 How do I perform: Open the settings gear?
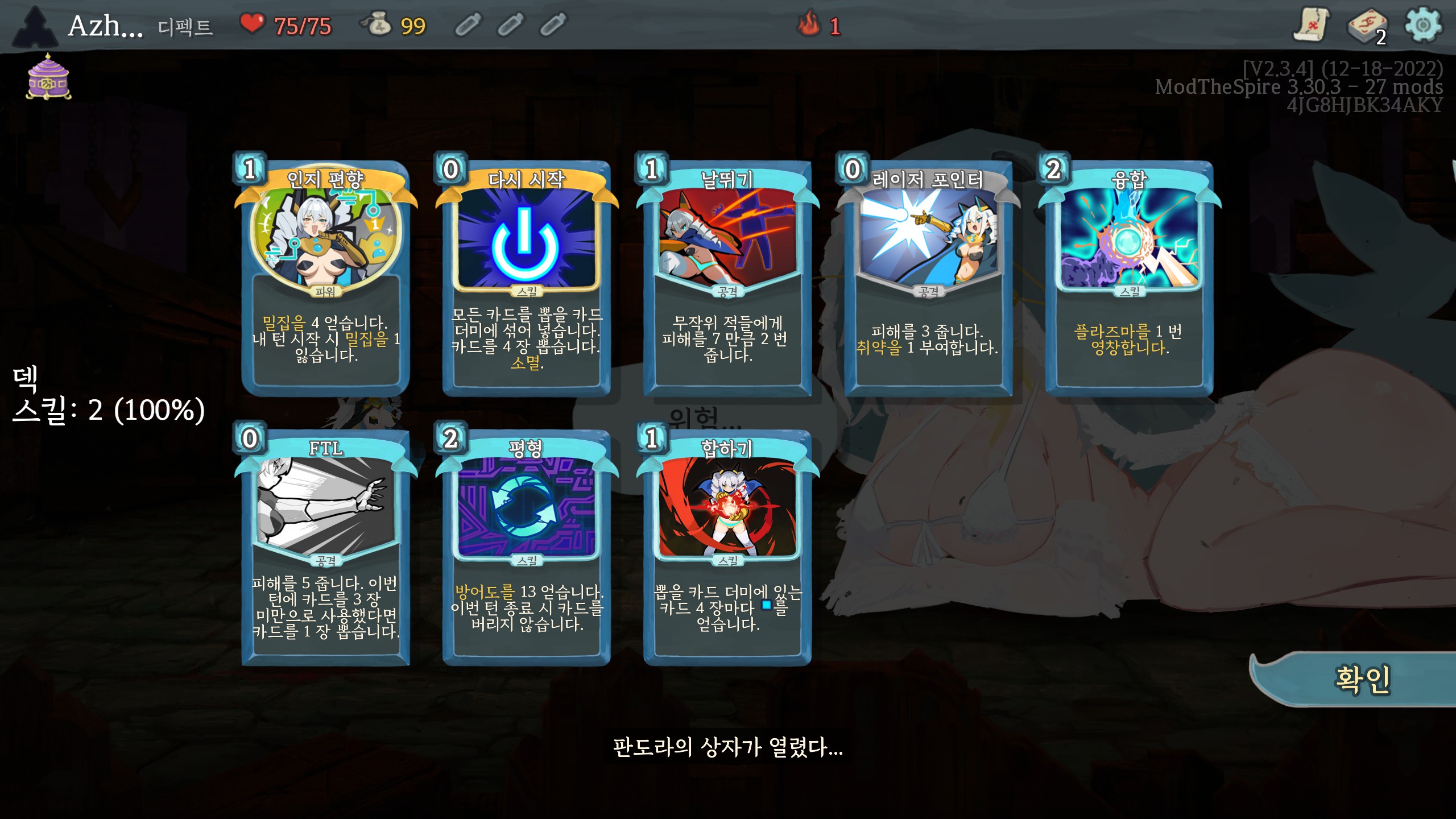pos(1423,25)
